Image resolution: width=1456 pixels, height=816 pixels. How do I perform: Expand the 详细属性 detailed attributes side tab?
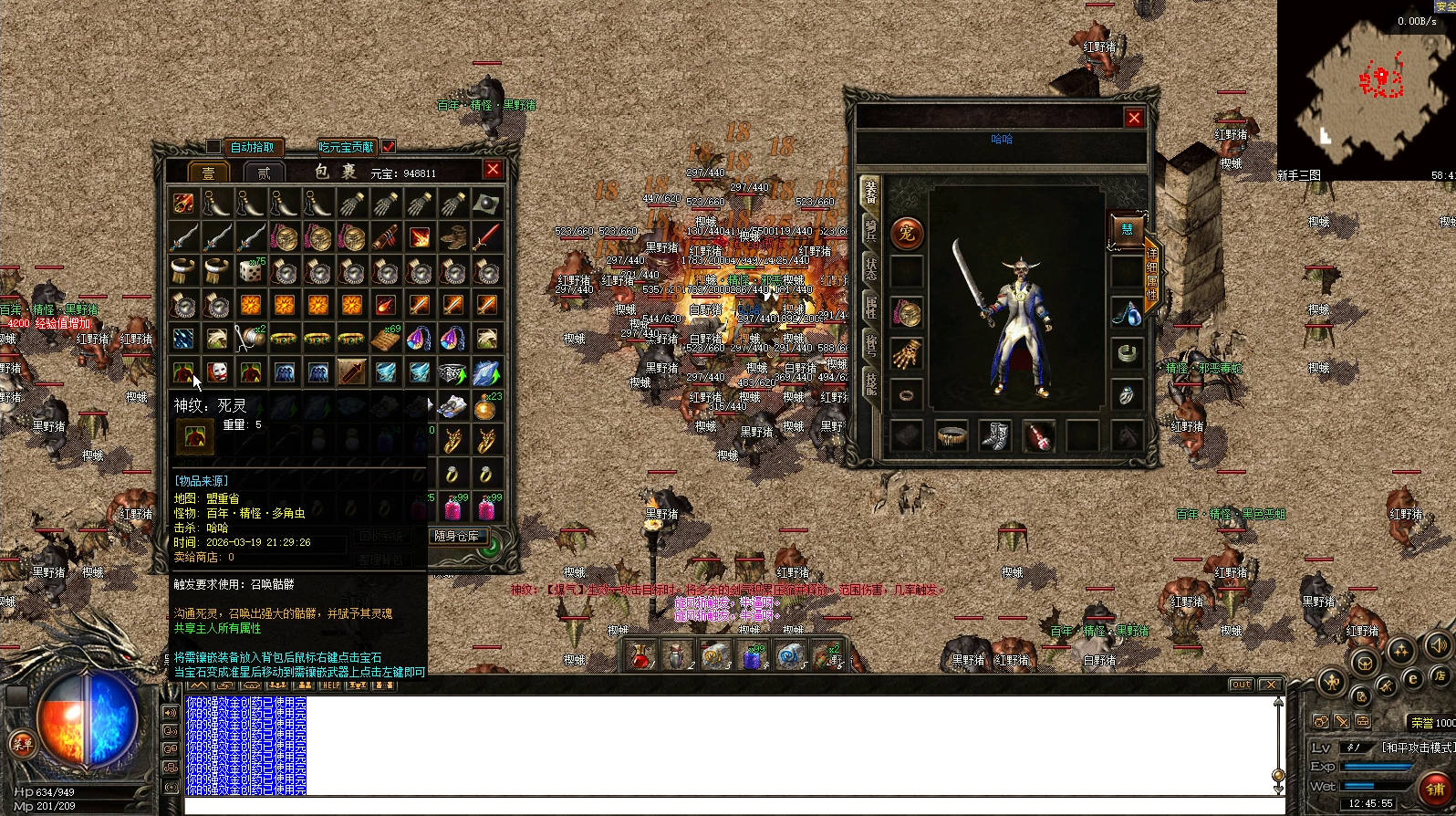pyautogui.click(x=1152, y=273)
